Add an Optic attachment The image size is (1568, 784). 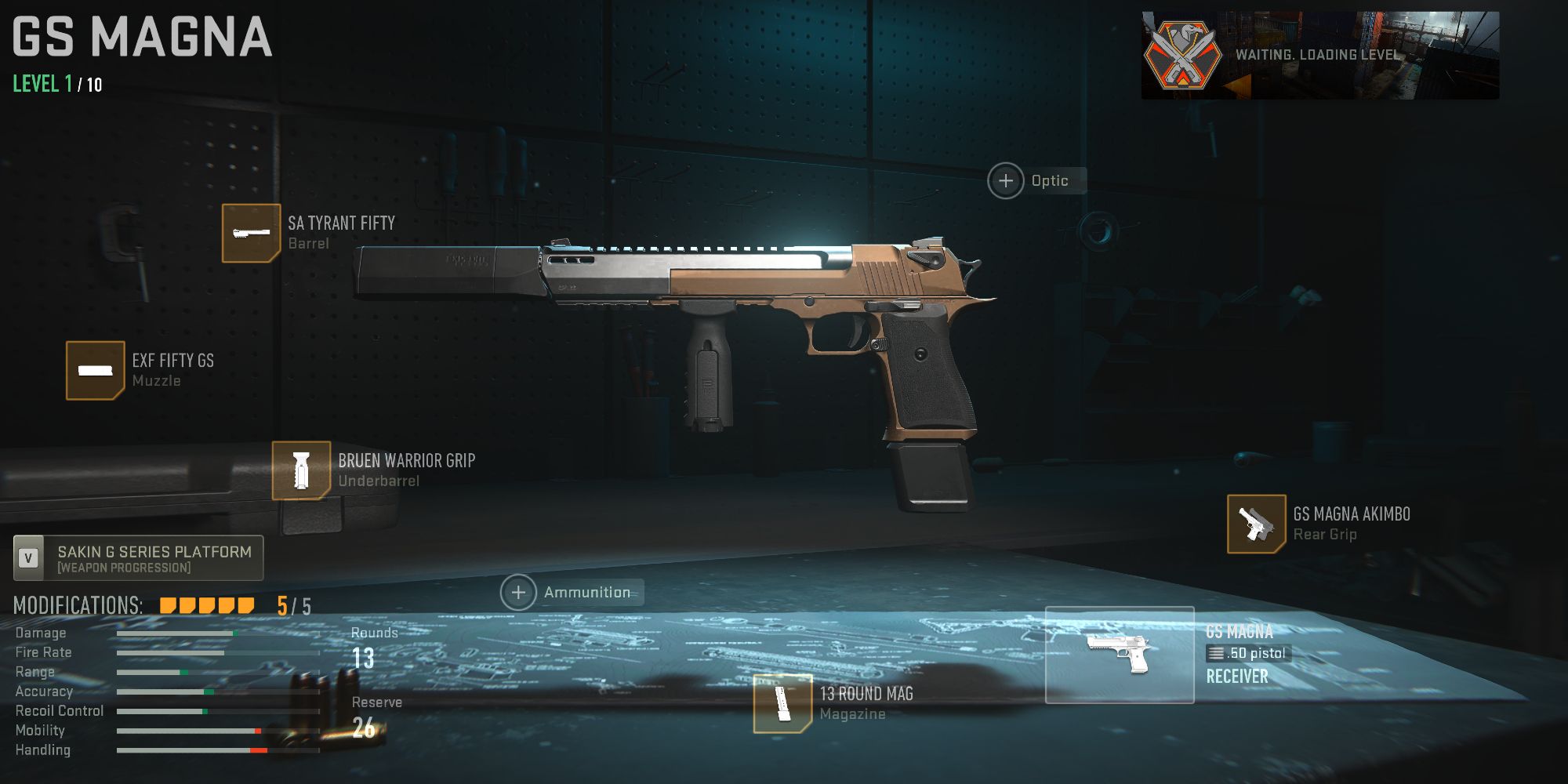pos(1007,180)
